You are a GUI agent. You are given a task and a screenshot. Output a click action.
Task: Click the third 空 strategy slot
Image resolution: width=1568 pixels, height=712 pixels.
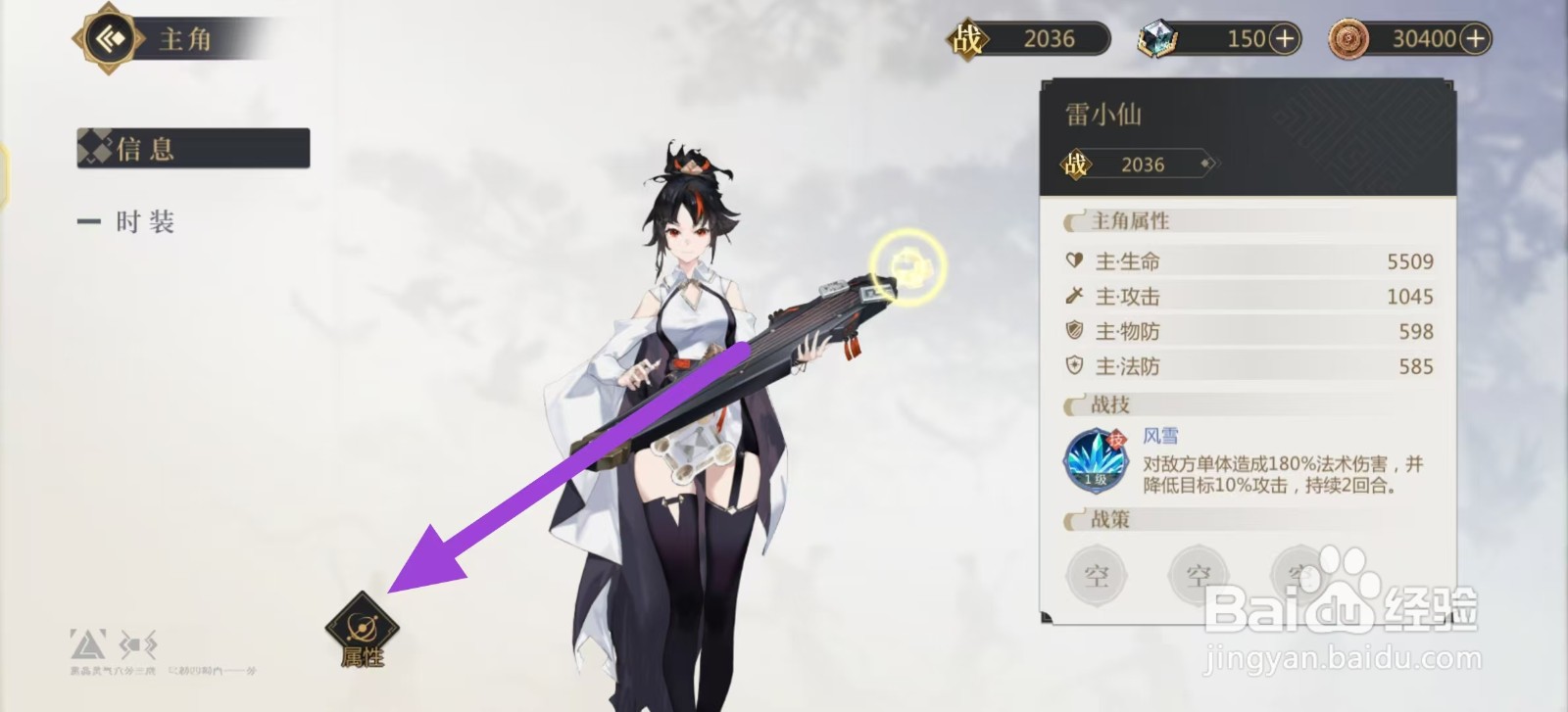pyautogui.click(x=1299, y=576)
